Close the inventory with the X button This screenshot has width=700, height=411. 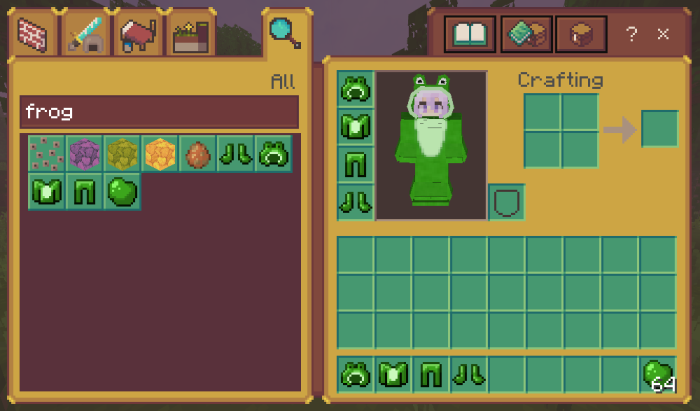pyautogui.click(x=663, y=34)
